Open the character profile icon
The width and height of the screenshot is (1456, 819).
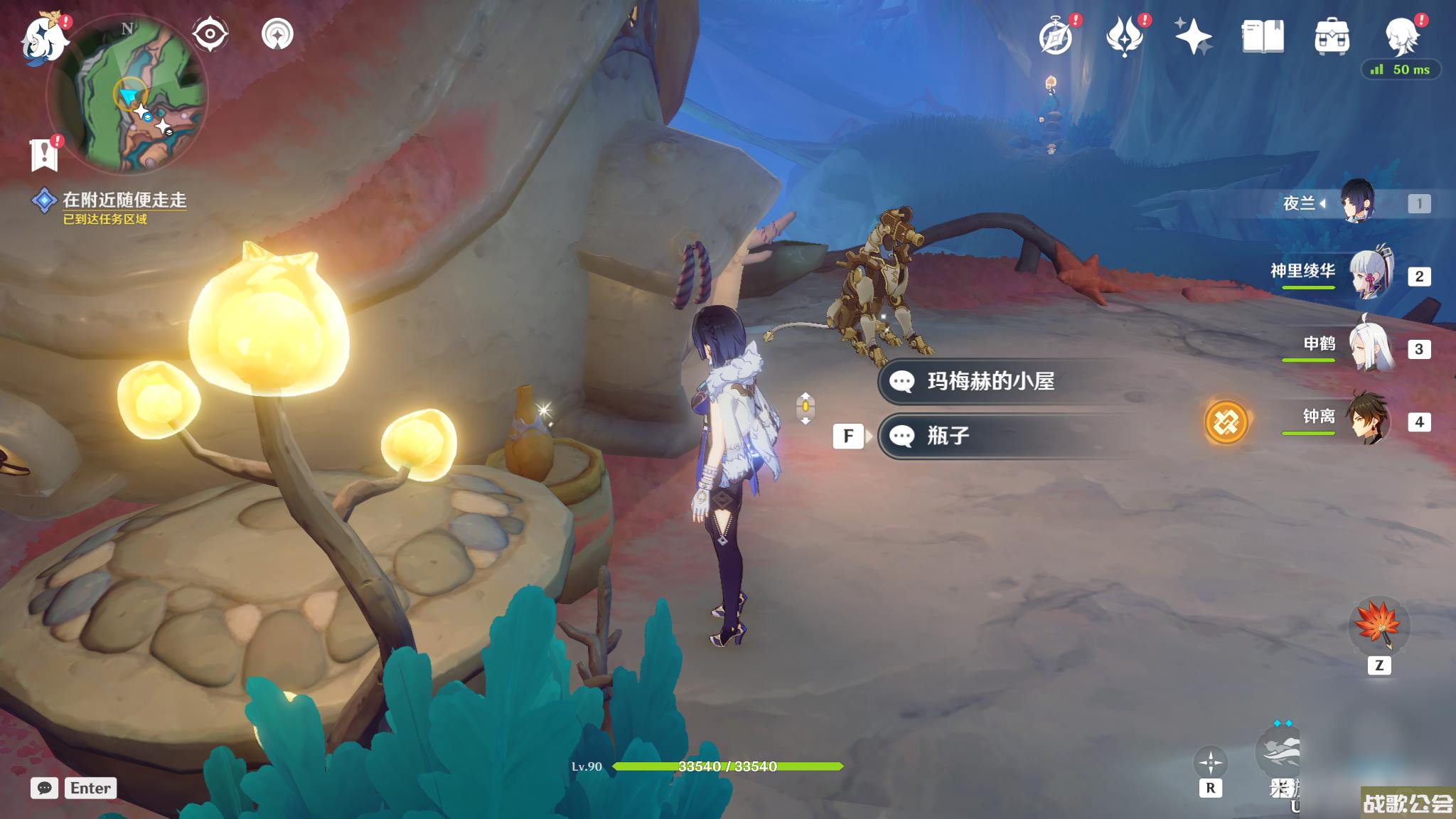(x=1401, y=37)
